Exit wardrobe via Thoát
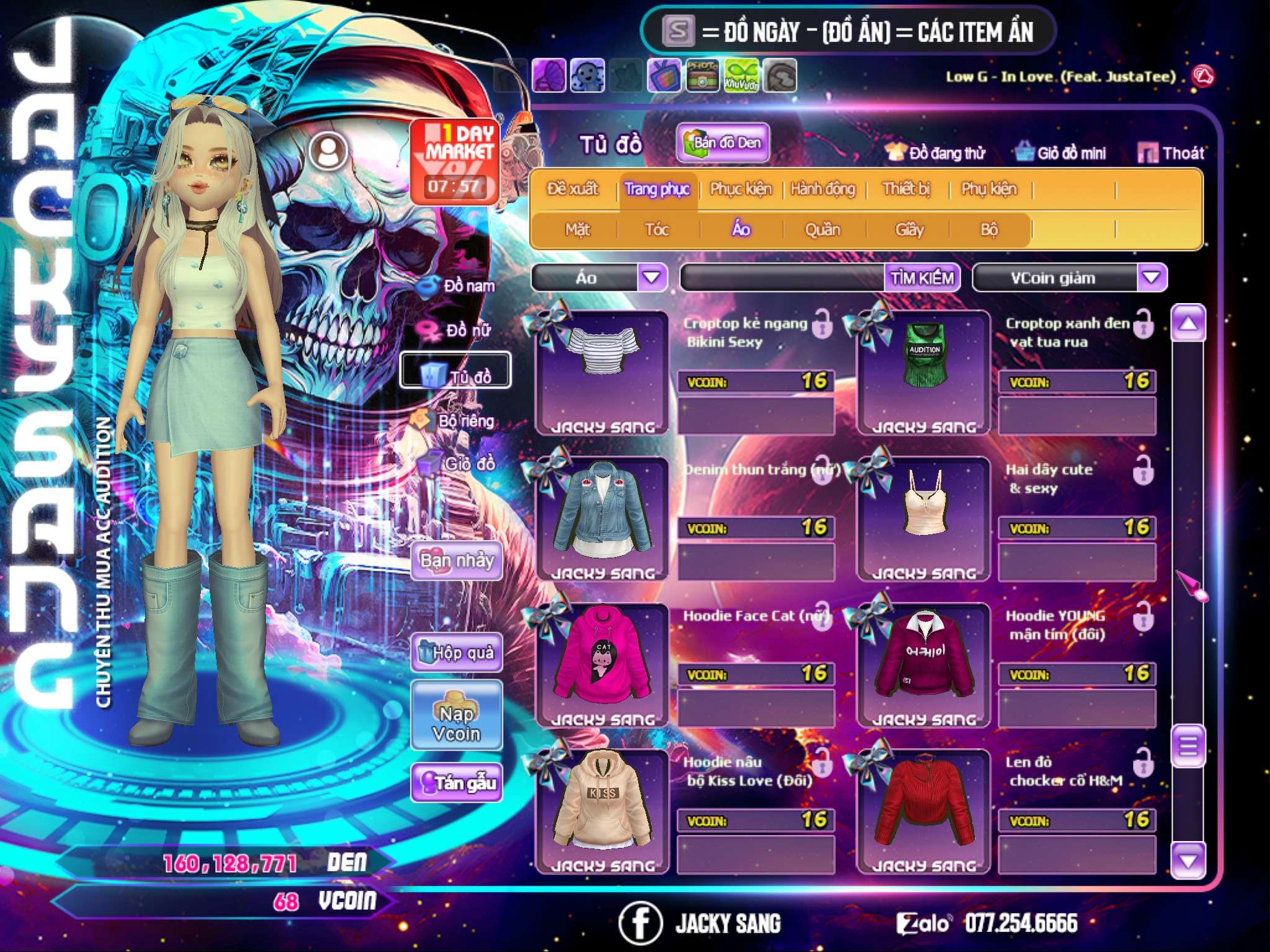This screenshot has width=1270, height=952. (1171, 152)
